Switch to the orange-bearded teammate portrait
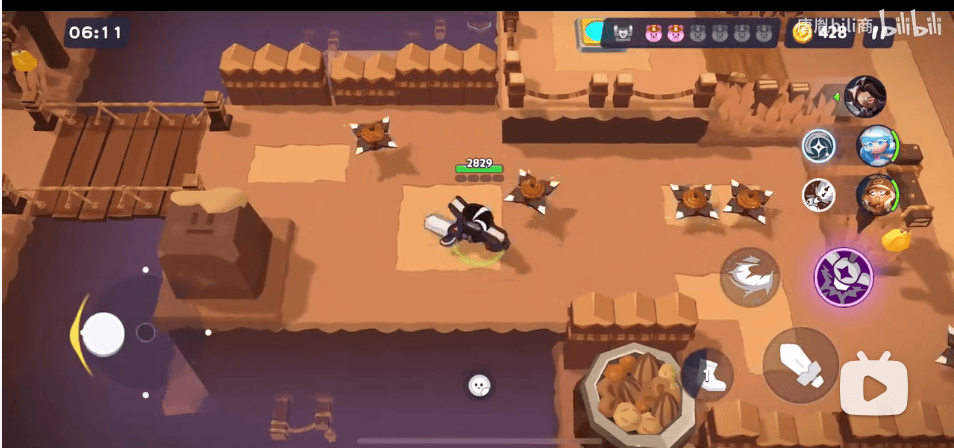This screenshot has height=448, width=954. (x=877, y=194)
